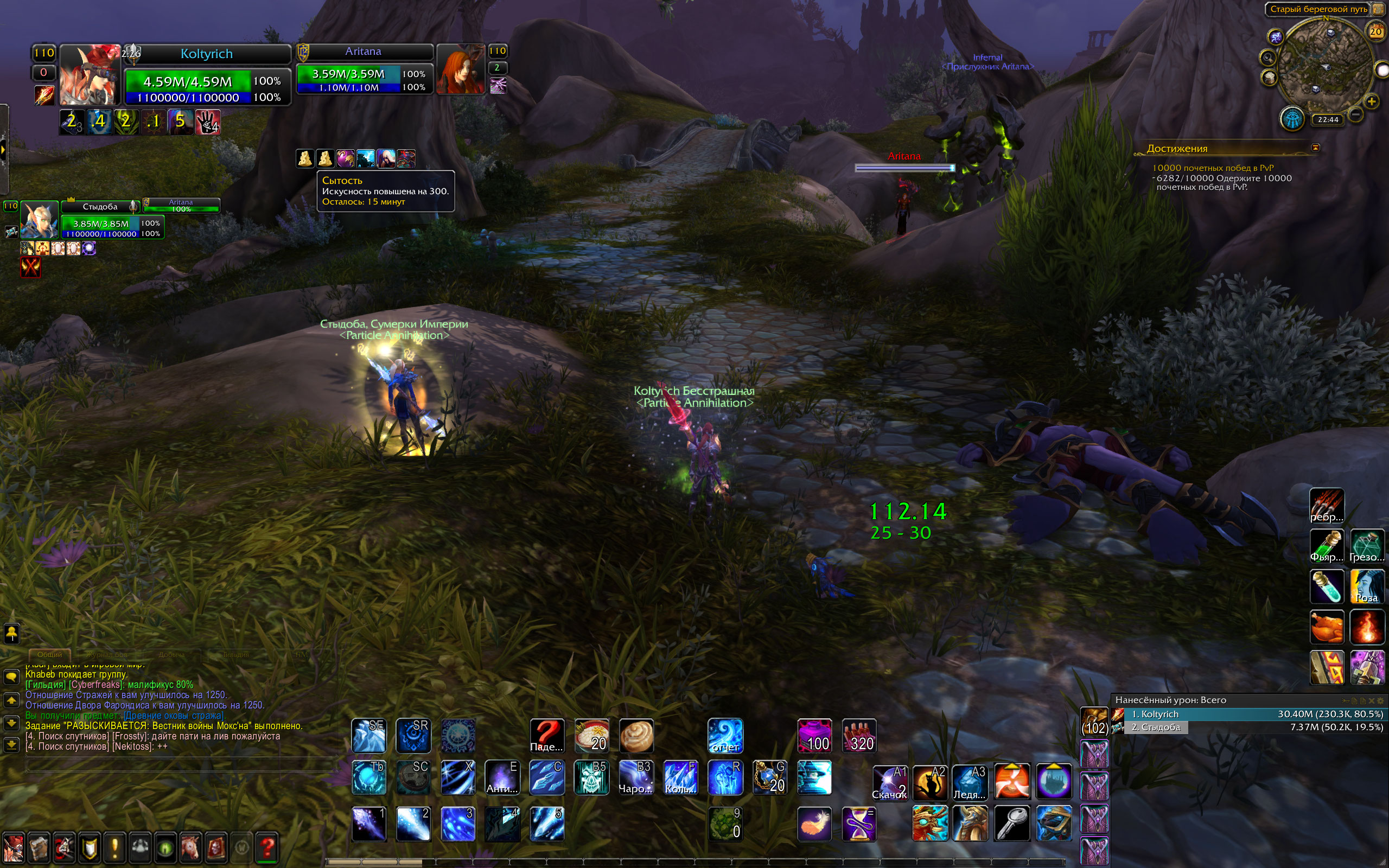Open the damage meter gear settings
Screen dimensions: 1389x868
point(1381,701)
